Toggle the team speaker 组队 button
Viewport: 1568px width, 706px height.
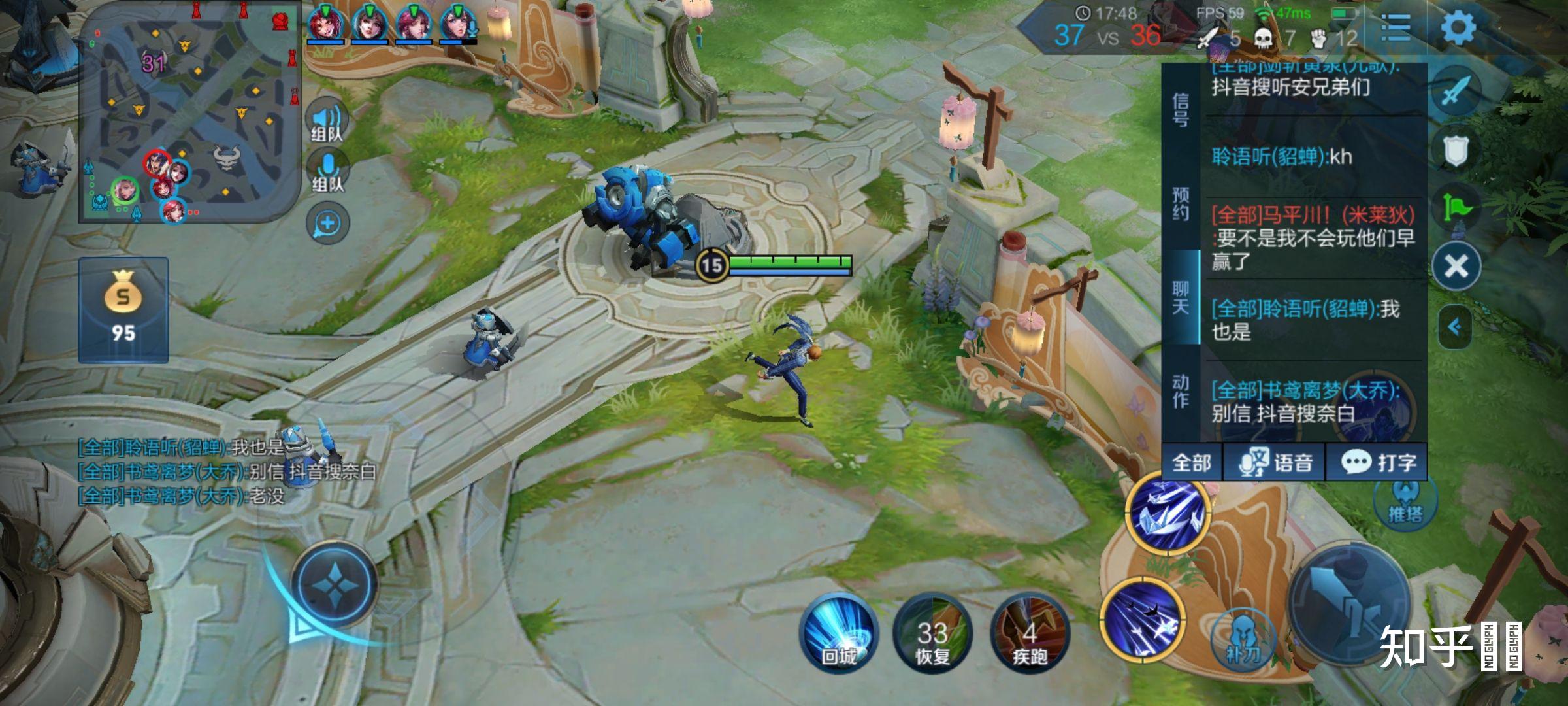click(327, 121)
